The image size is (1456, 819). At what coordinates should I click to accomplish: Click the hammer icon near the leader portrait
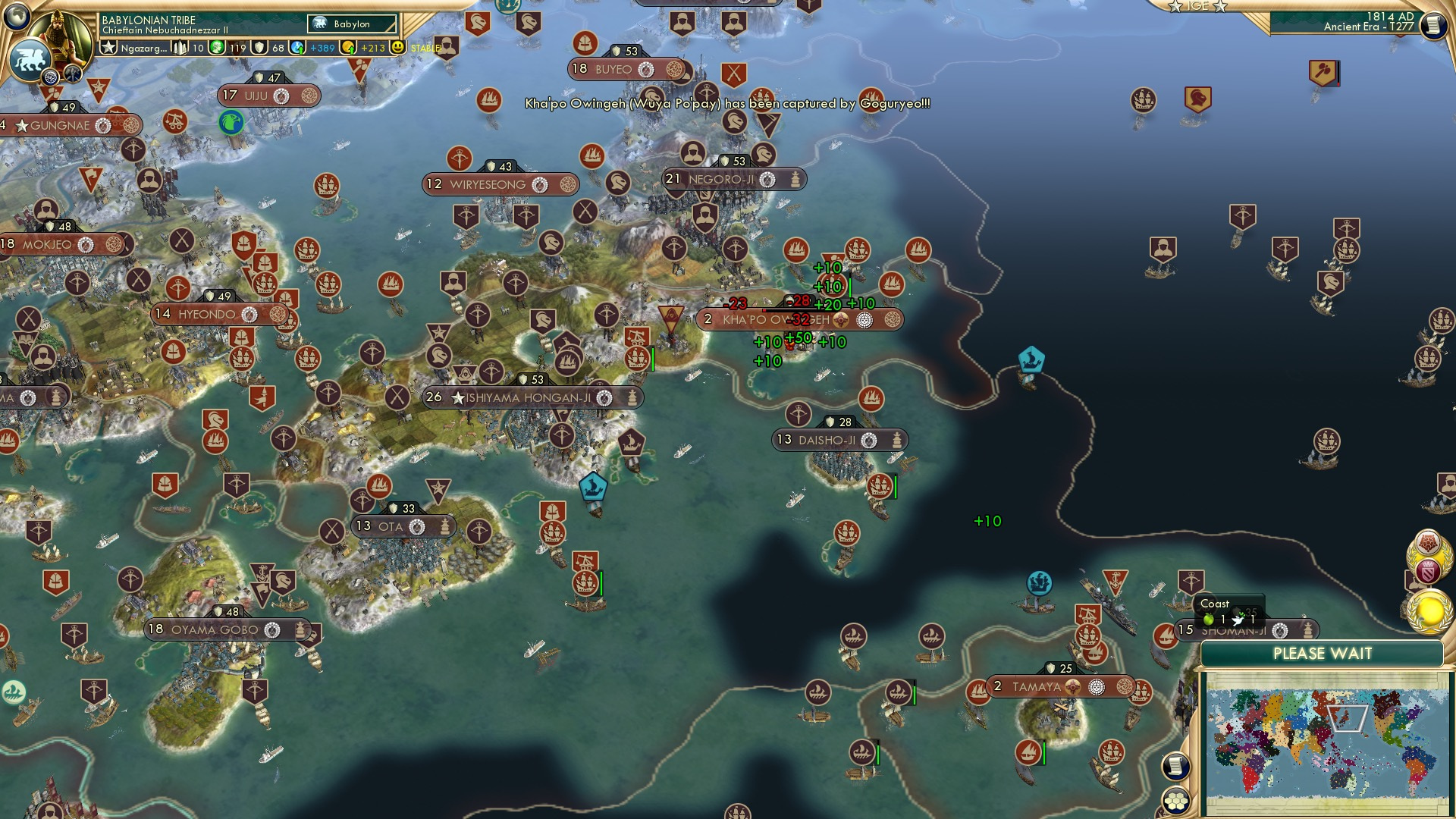[72, 74]
